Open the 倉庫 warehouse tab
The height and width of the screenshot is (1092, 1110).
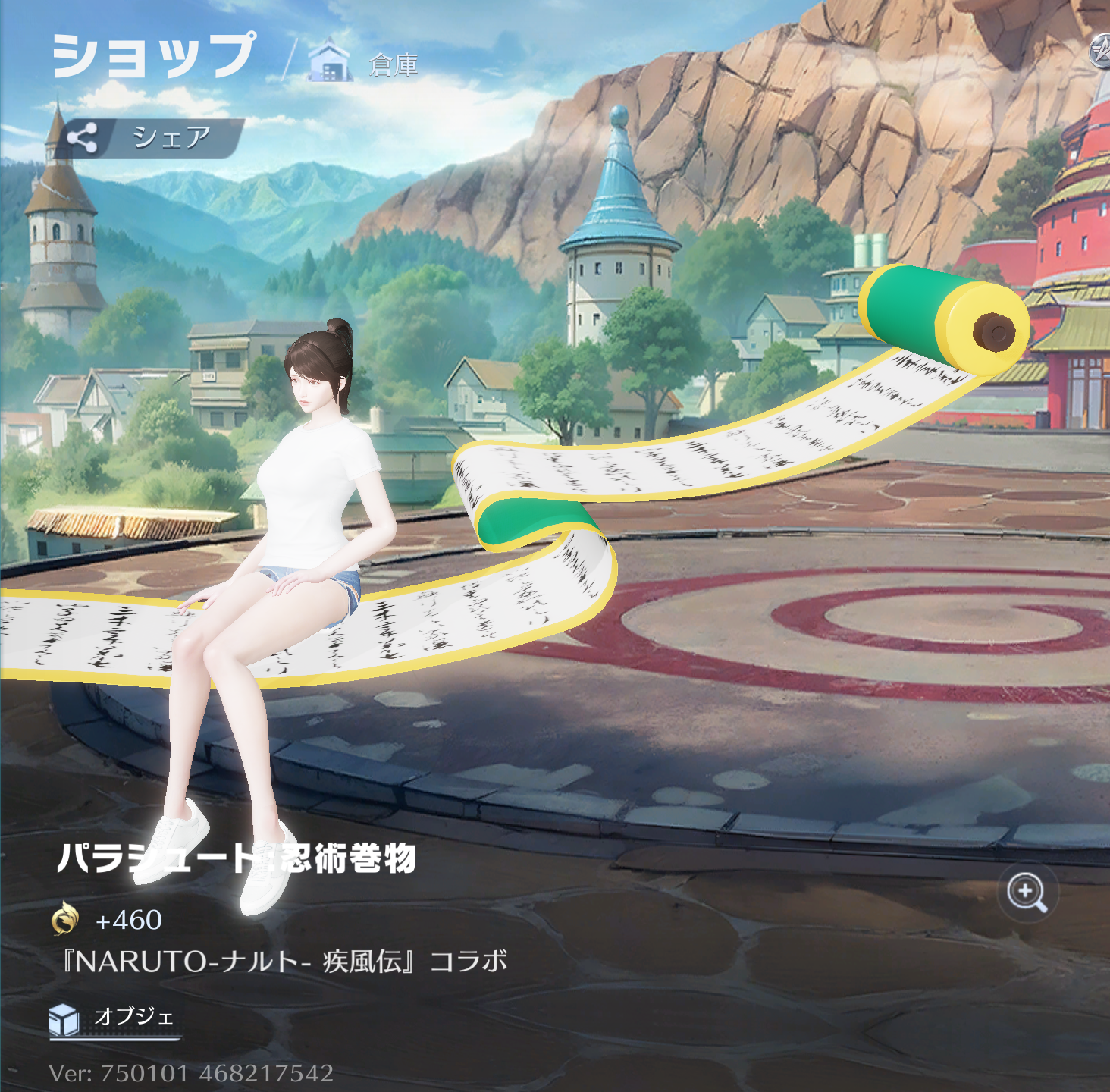[x=365, y=64]
